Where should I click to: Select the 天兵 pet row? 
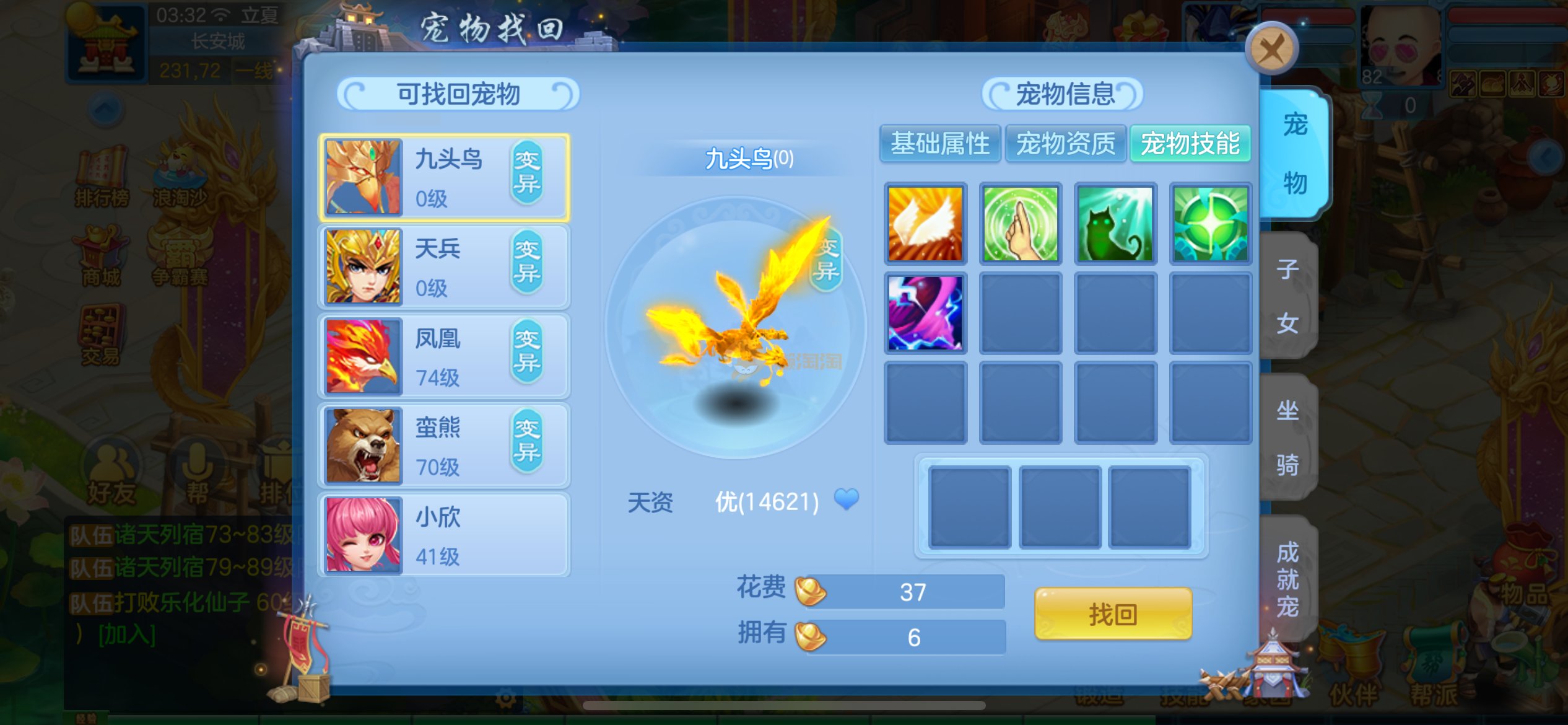point(443,267)
